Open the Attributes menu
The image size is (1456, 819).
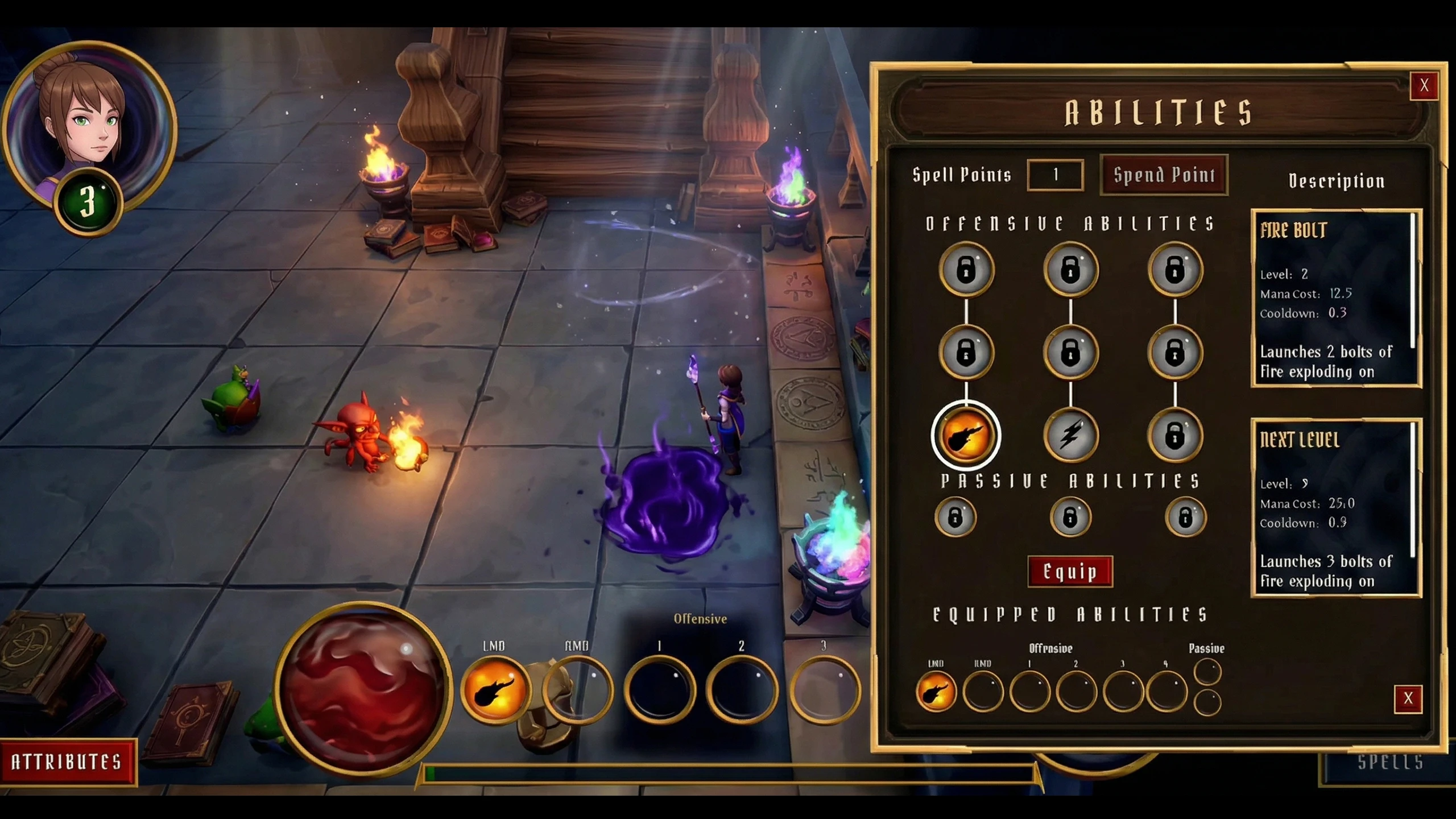67,762
